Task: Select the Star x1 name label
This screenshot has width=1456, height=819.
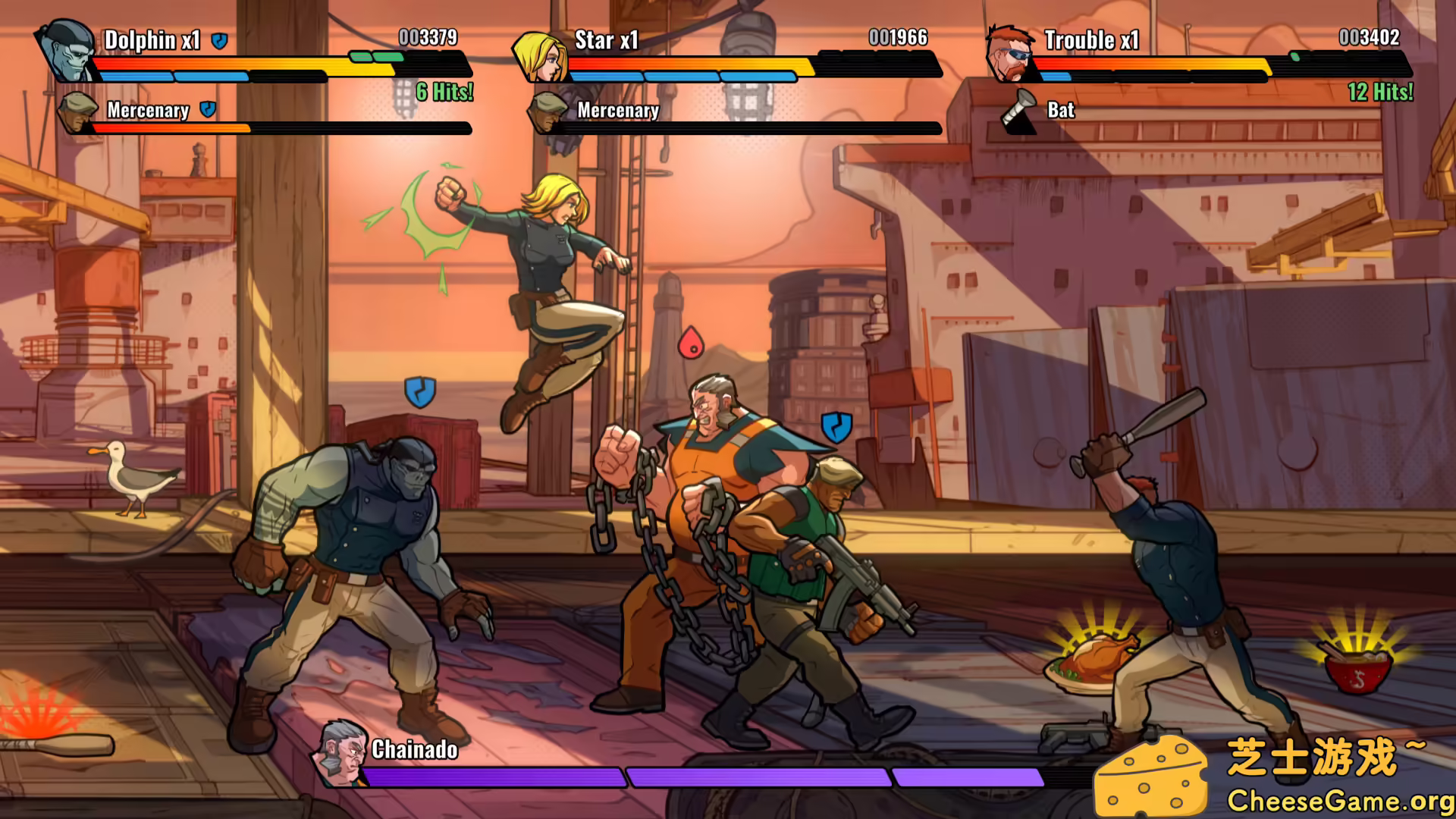Action: [x=607, y=41]
